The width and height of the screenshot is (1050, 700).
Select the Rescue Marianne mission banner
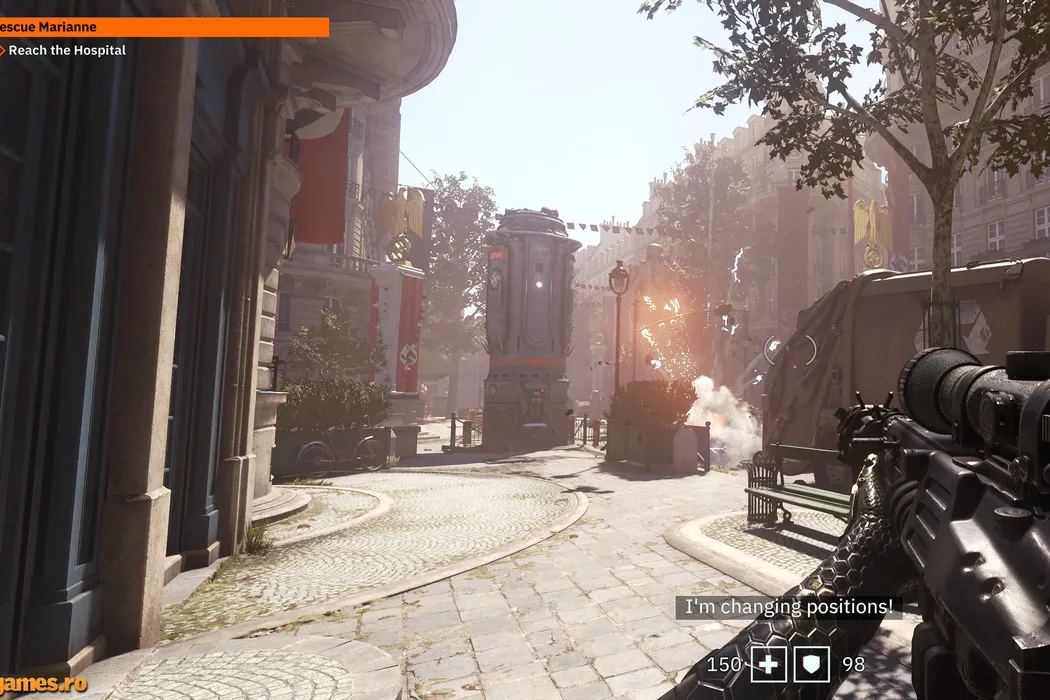pyautogui.click(x=163, y=27)
